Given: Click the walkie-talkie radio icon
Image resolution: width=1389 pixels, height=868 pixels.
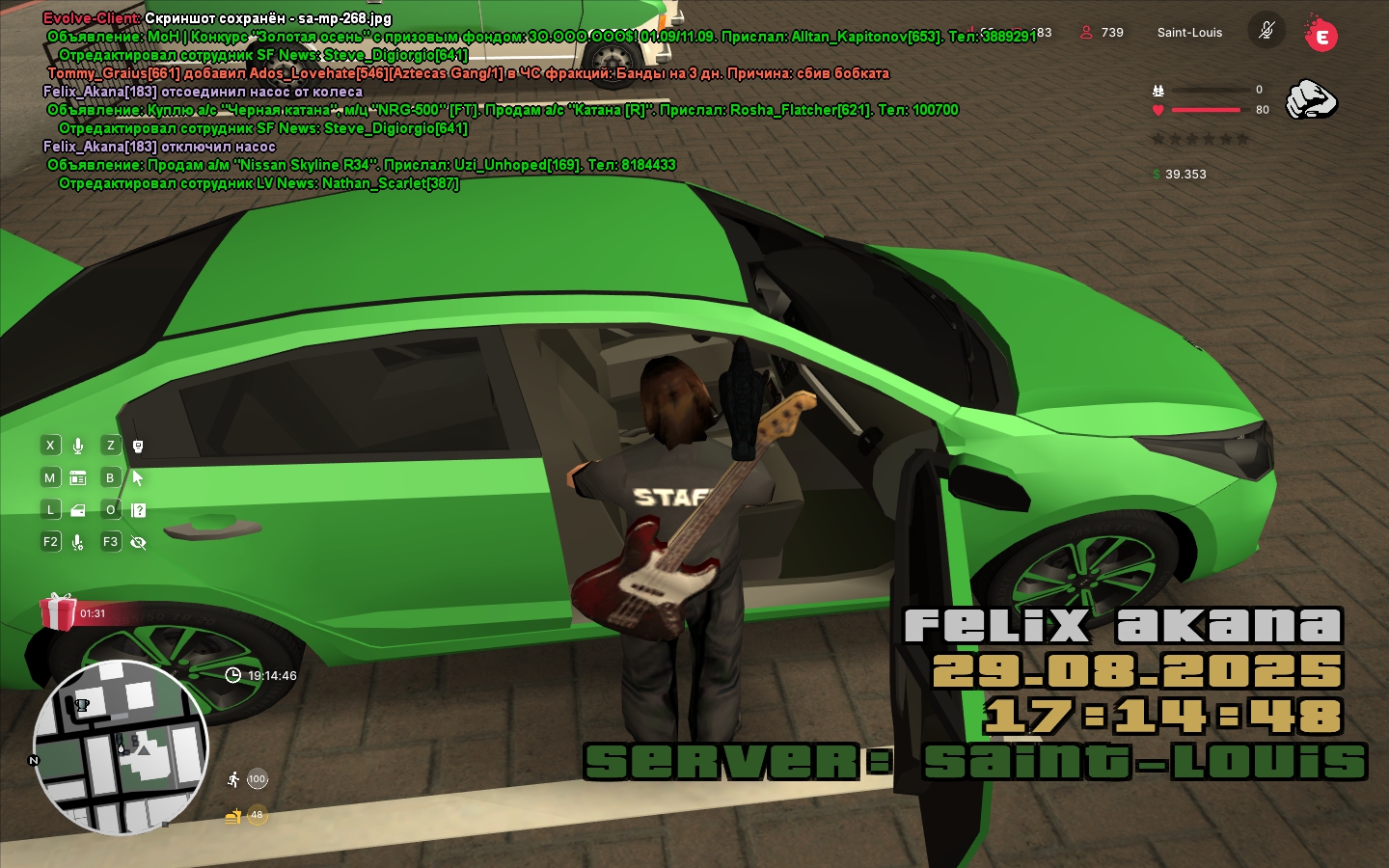Looking at the screenshot, I should point(138,446).
